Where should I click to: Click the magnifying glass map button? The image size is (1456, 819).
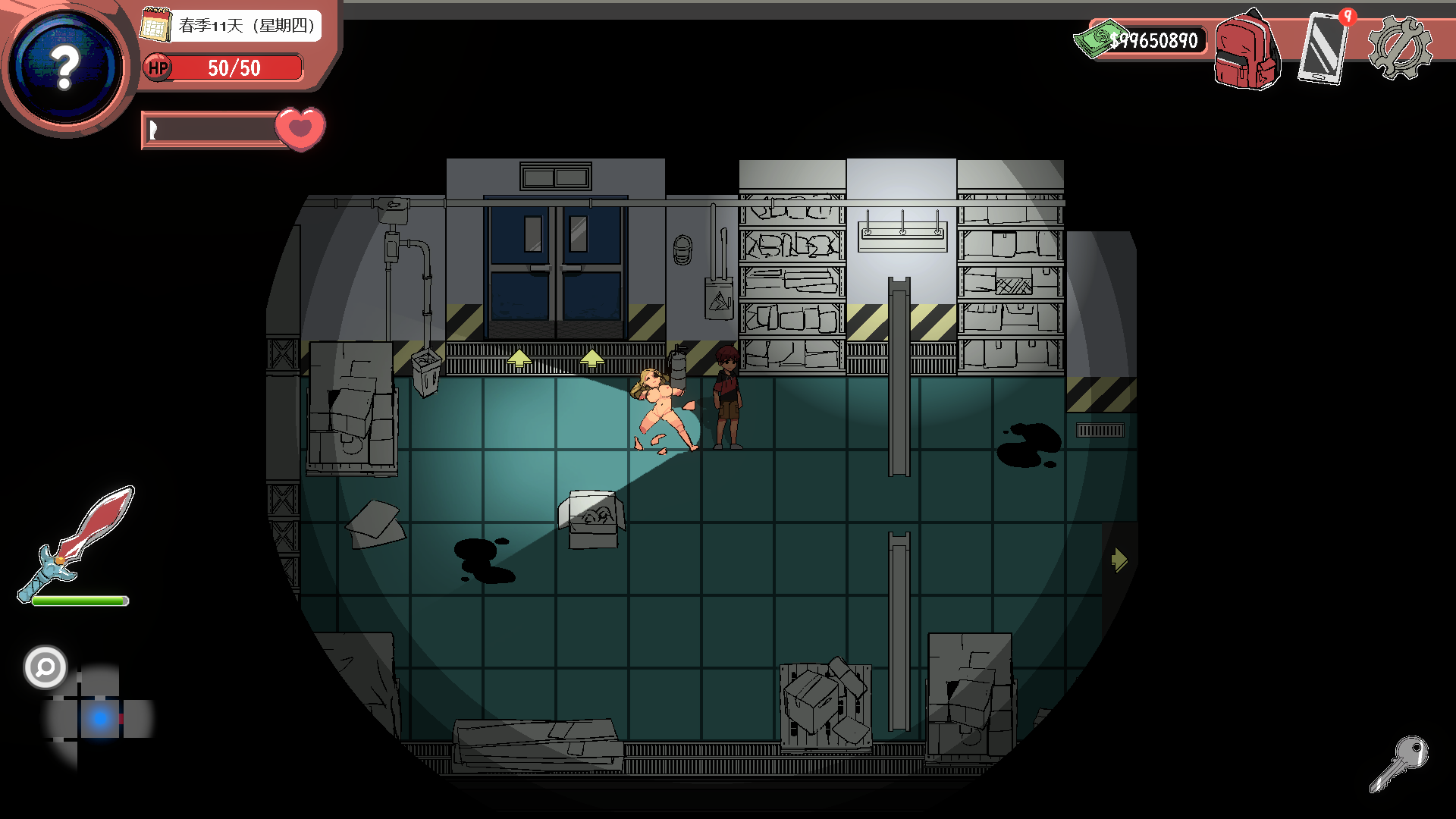(45, 667)
